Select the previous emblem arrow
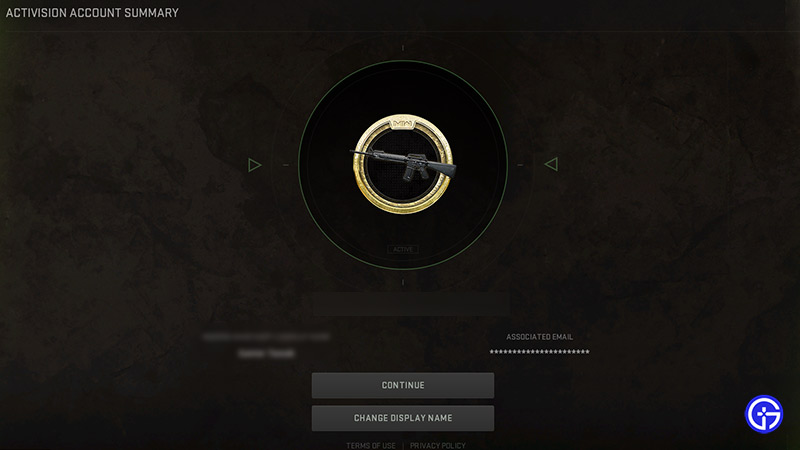 click(x=255, y=164)
